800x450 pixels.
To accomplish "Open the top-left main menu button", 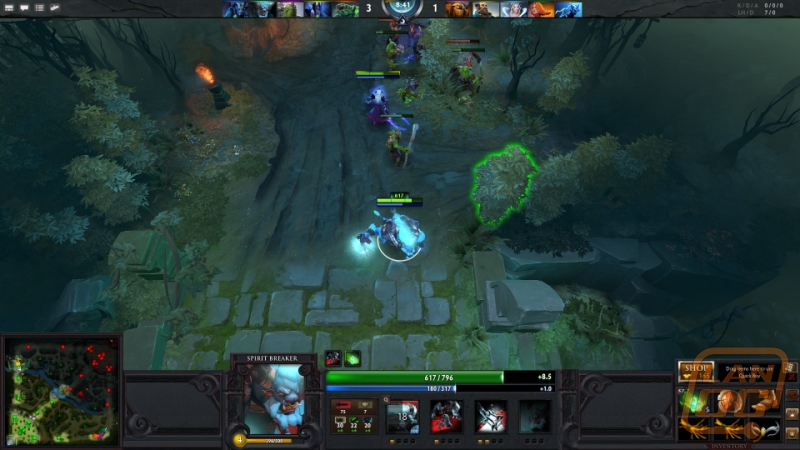I will click(10, 8).
